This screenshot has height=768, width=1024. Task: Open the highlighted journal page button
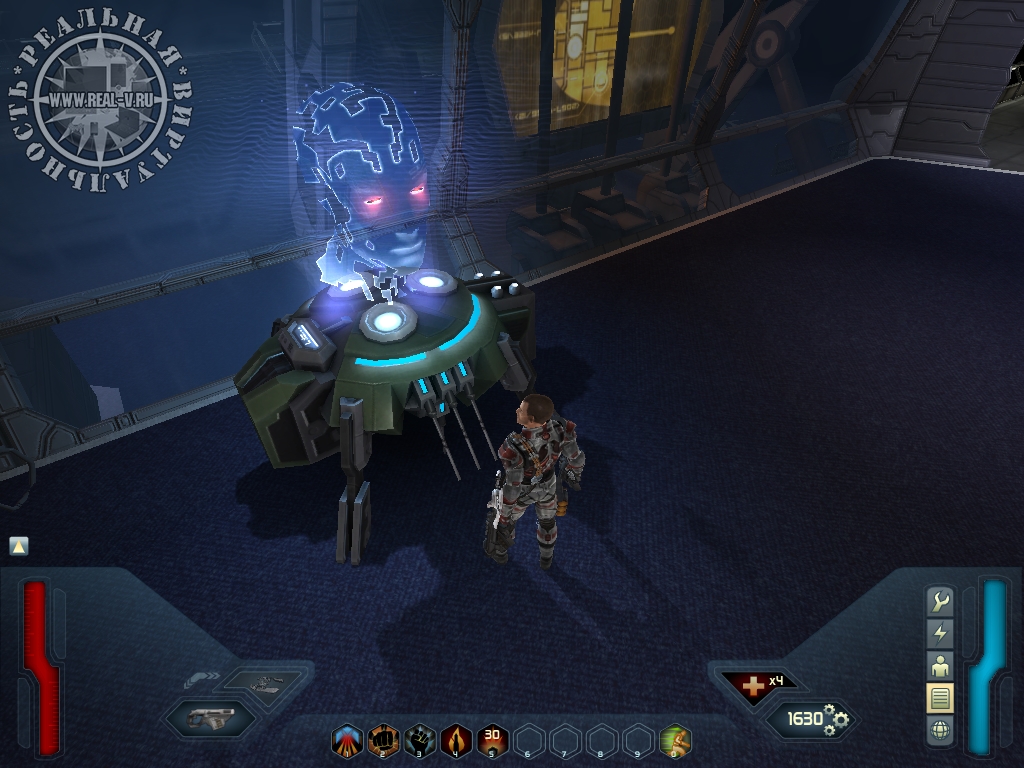click(x=940, y=698)
